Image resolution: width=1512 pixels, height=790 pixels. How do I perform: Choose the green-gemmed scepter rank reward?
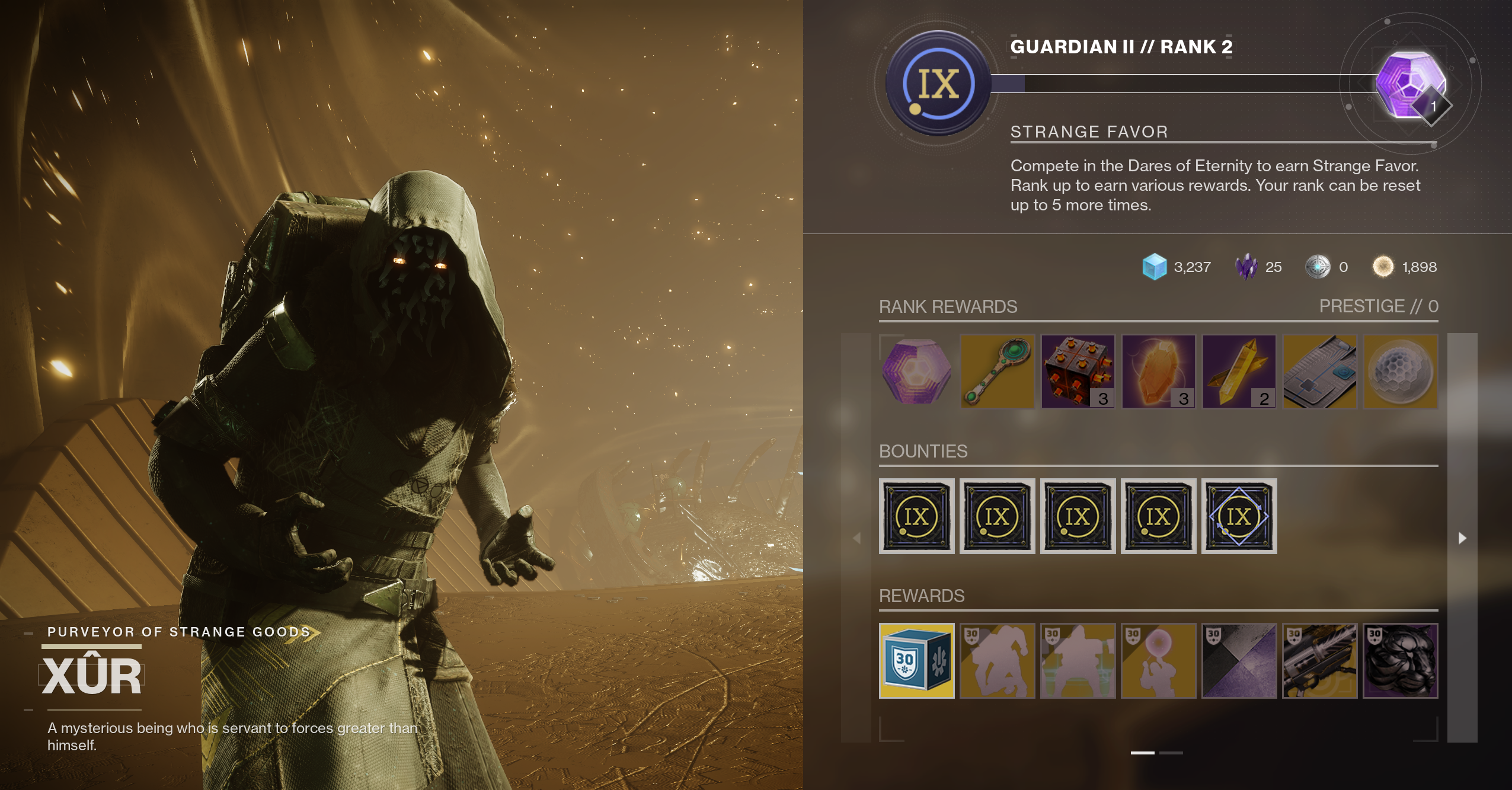tap(997, 372)
